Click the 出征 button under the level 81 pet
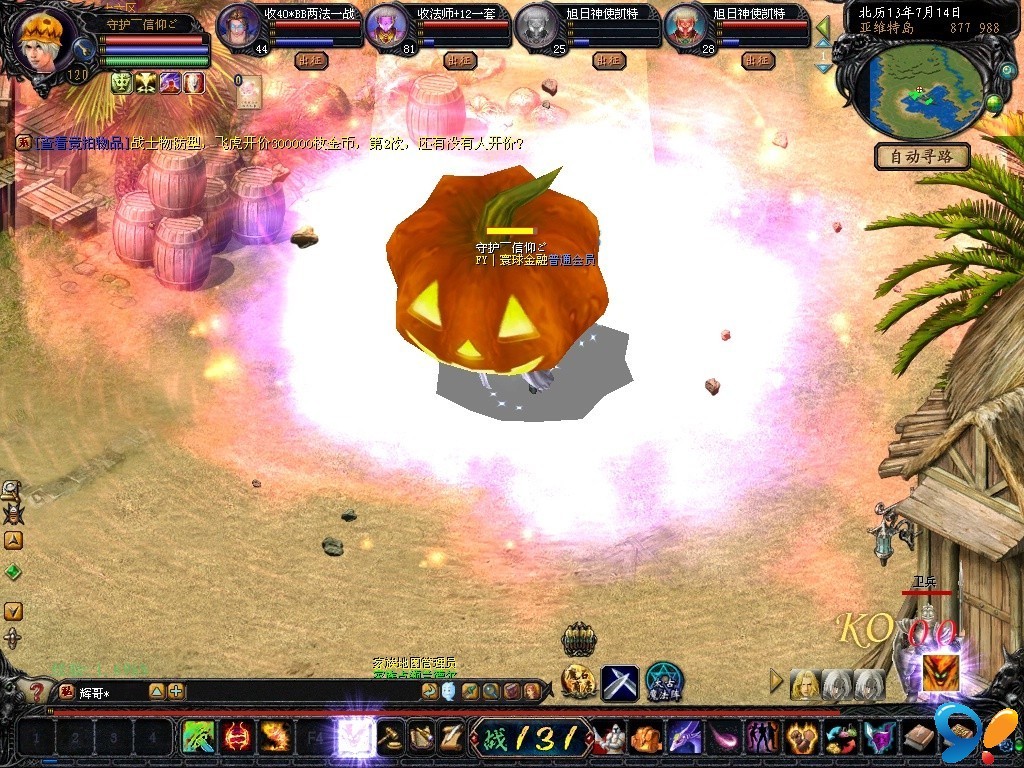Screen dimensions: 1024x768 [x=460, y=60]
